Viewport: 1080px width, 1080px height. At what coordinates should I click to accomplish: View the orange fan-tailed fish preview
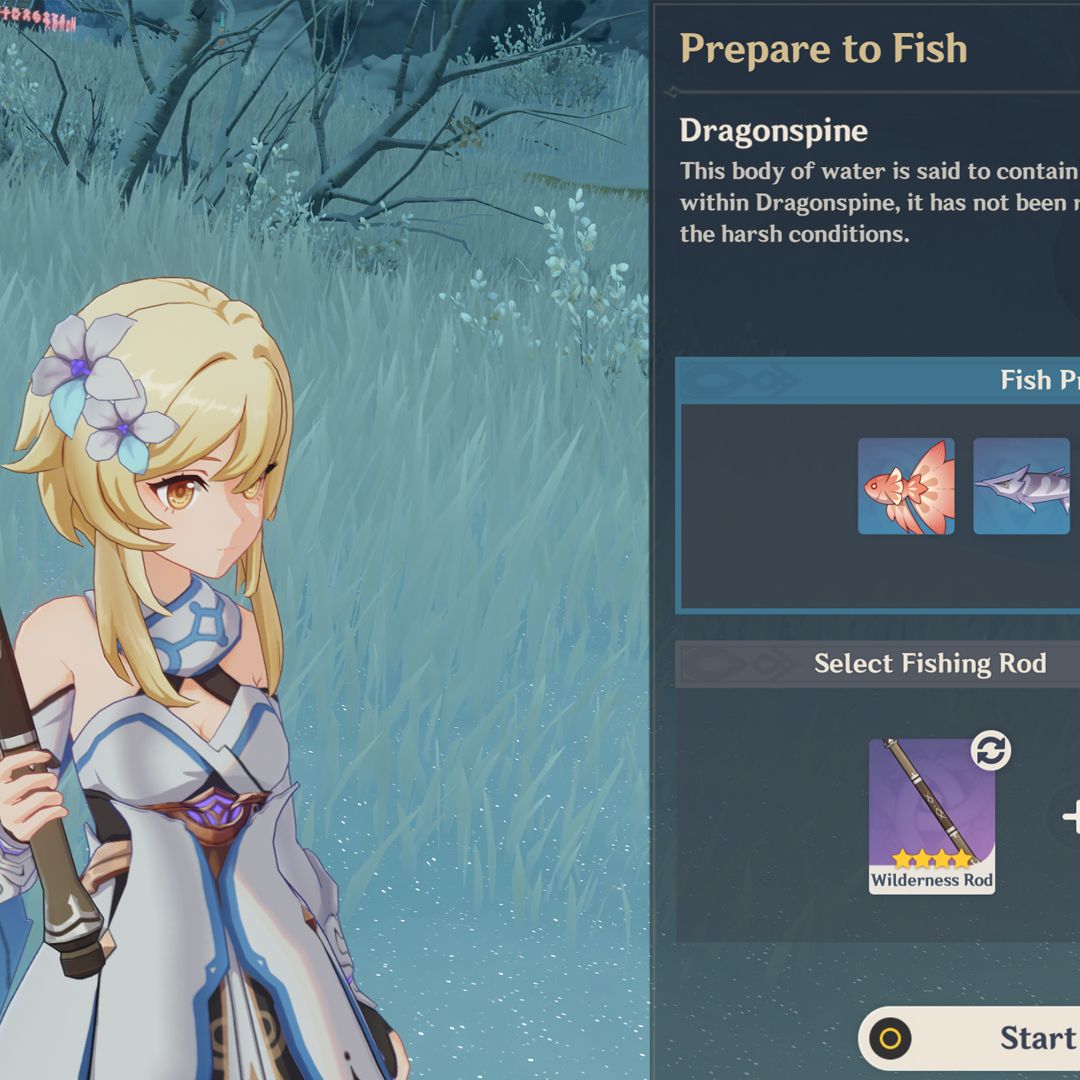[x=906, y=486]
